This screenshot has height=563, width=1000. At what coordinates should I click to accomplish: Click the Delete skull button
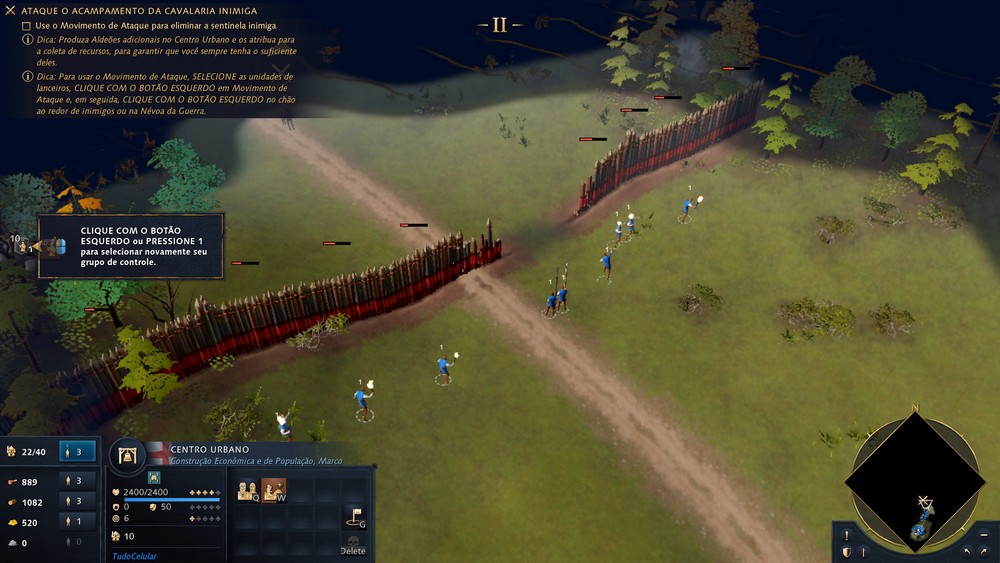coord(353,544)
